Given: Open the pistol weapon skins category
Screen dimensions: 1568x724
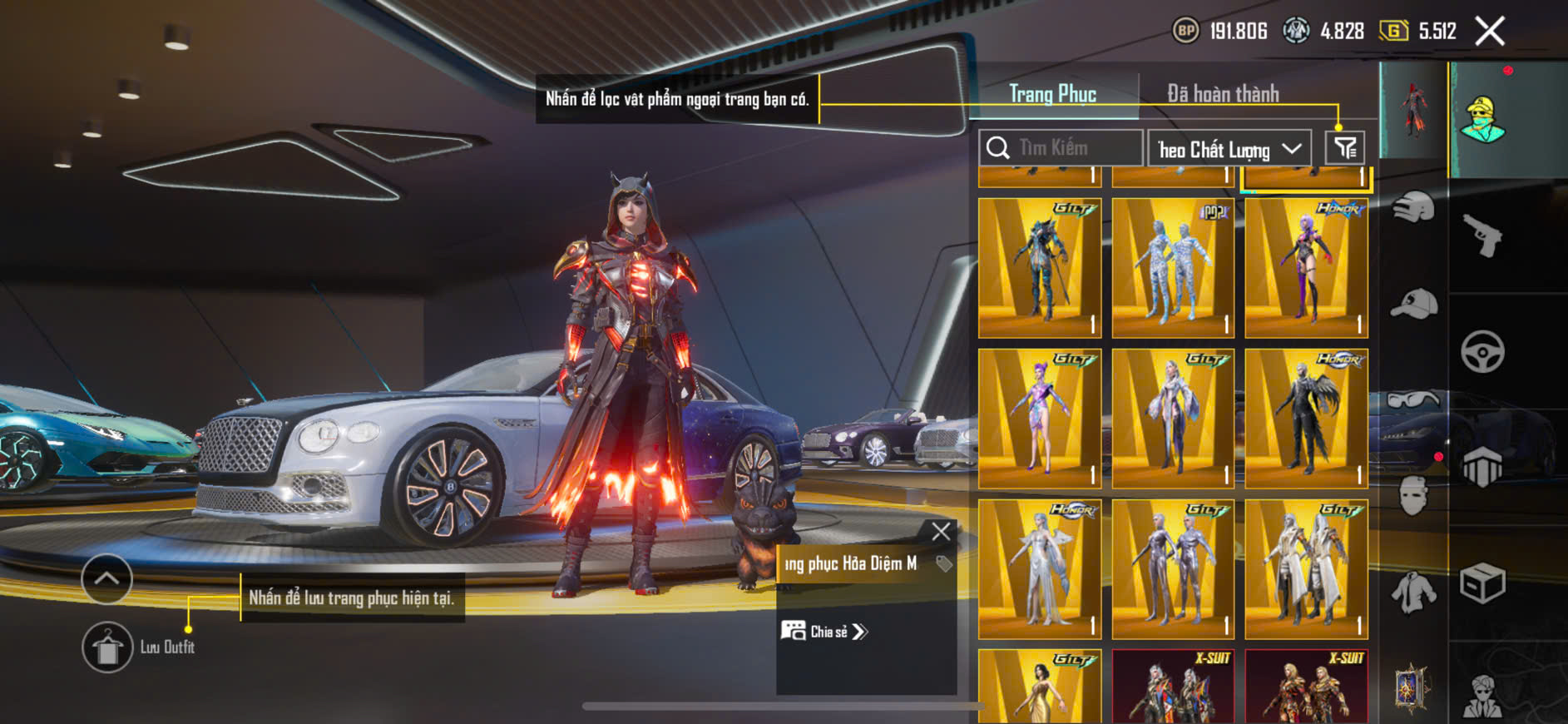Looking at the screenshot, I should click(1484, 236).
